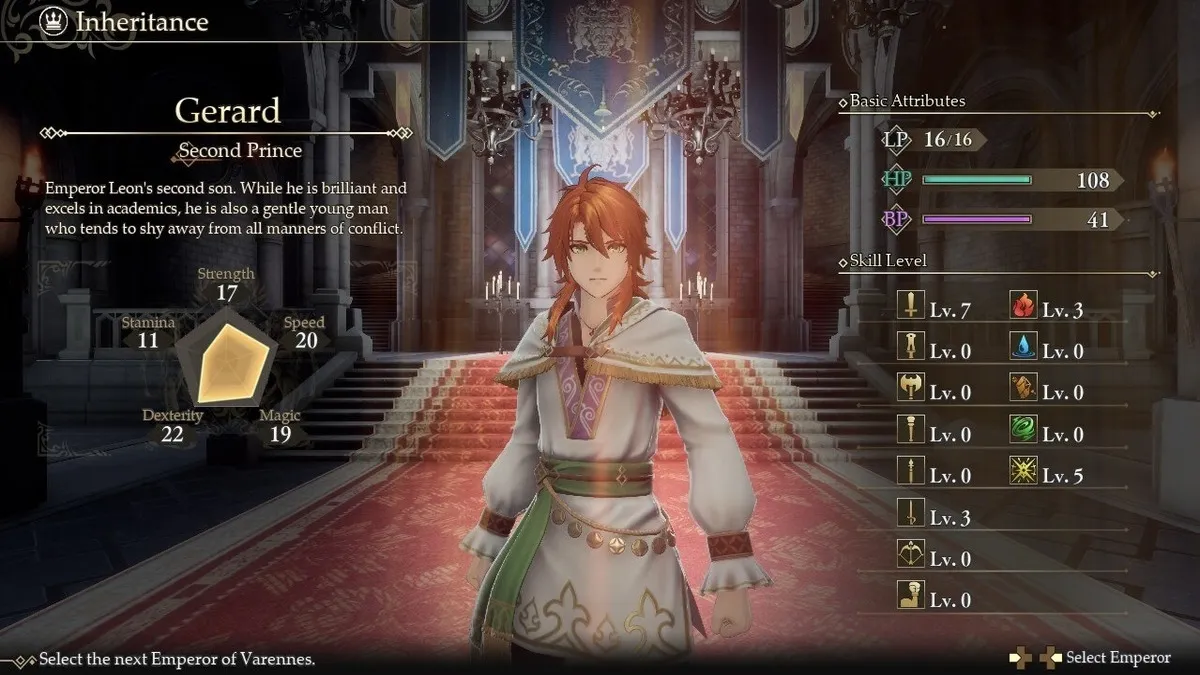The height and width of the screenshot is (675, 1200).
Task: Choose the martial arts fist icon
Action: coord(910,598)
